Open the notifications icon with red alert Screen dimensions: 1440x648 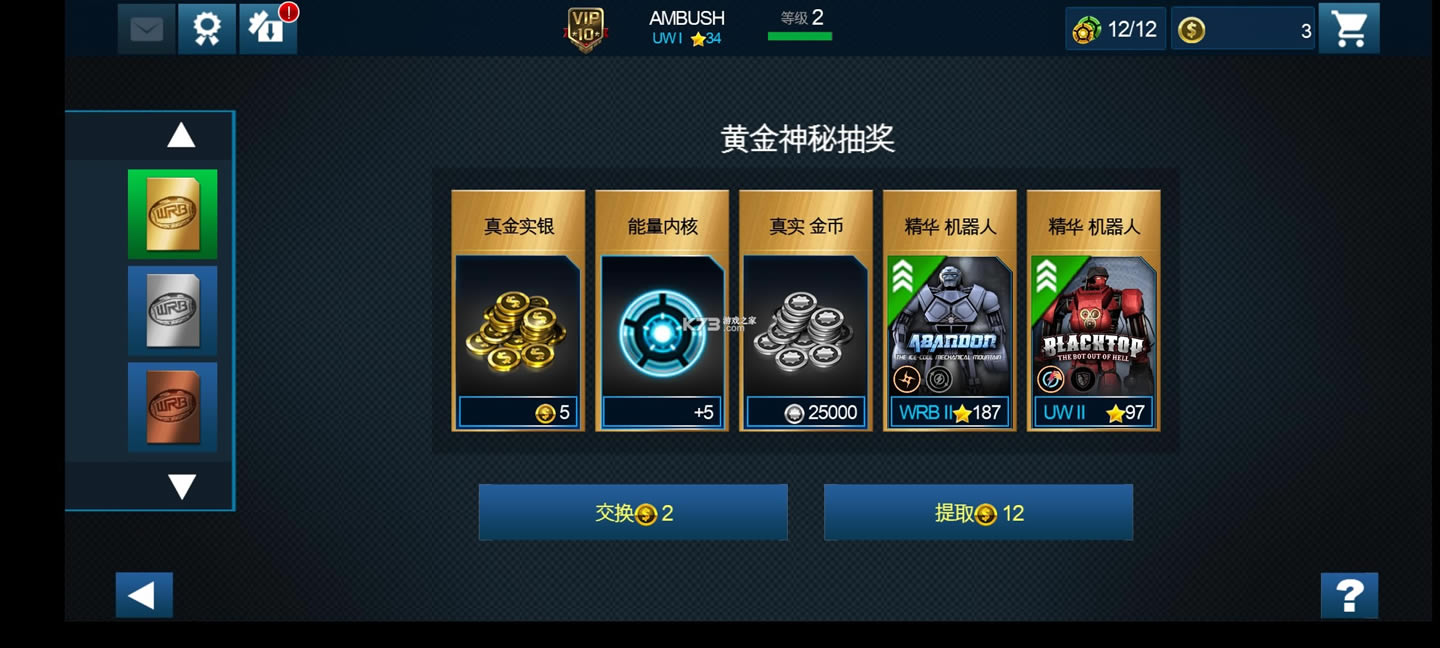coord(267,29)
